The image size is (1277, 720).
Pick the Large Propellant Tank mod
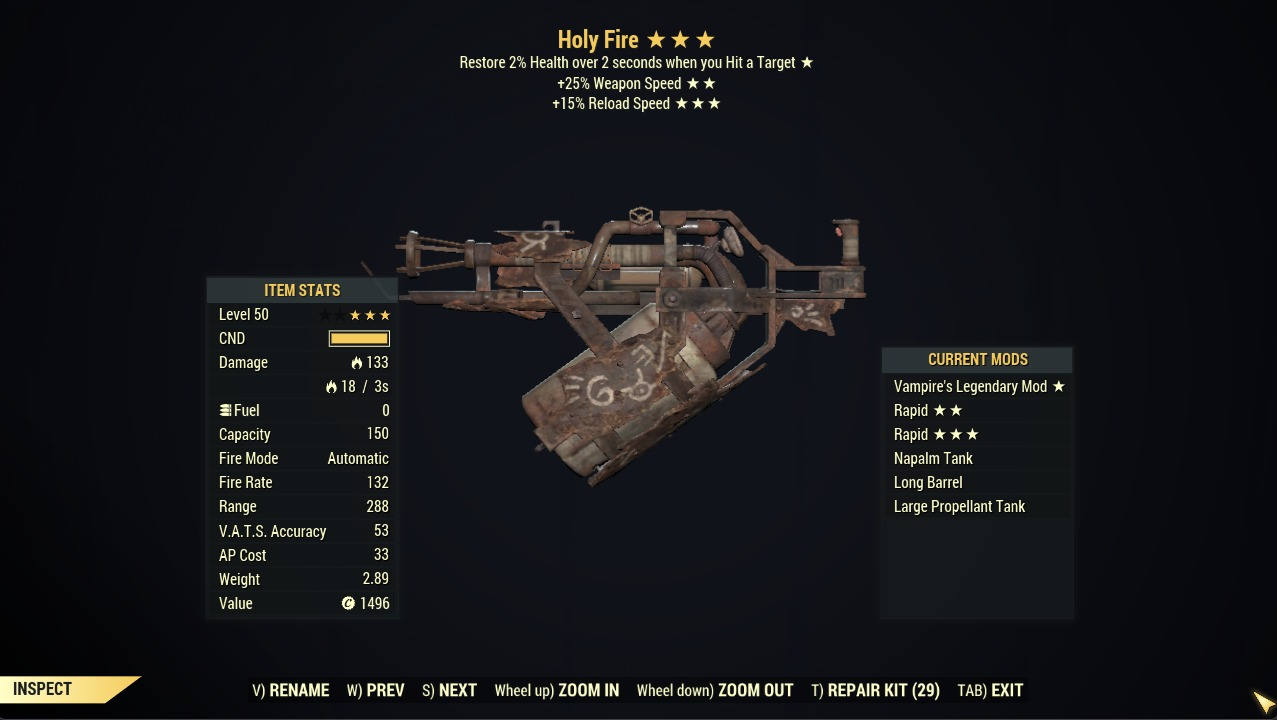(x=959, y=507)
